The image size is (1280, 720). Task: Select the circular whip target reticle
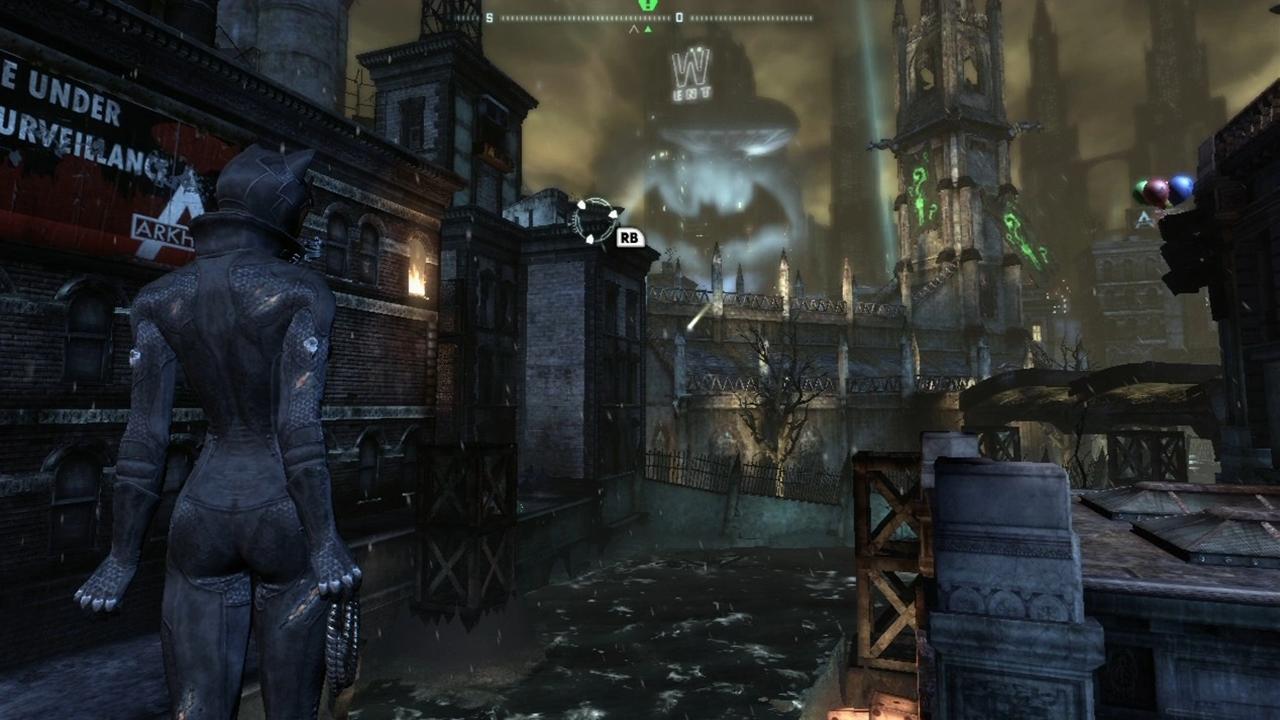coord(597,217)
